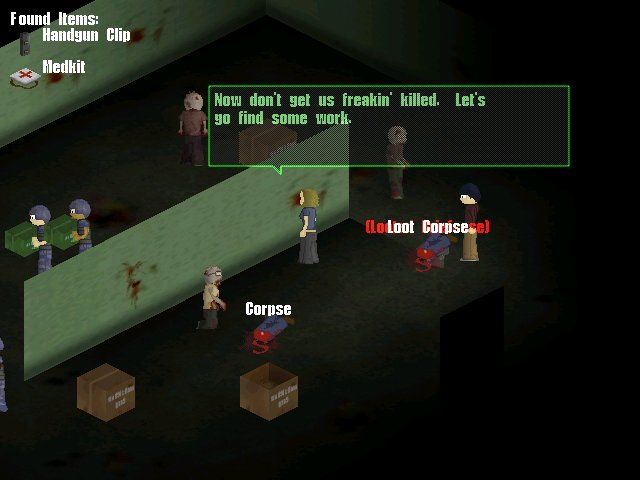The image size is (640, 480).
Task: Click the green dialogue box to continue
Action: [x=389, y=125]
